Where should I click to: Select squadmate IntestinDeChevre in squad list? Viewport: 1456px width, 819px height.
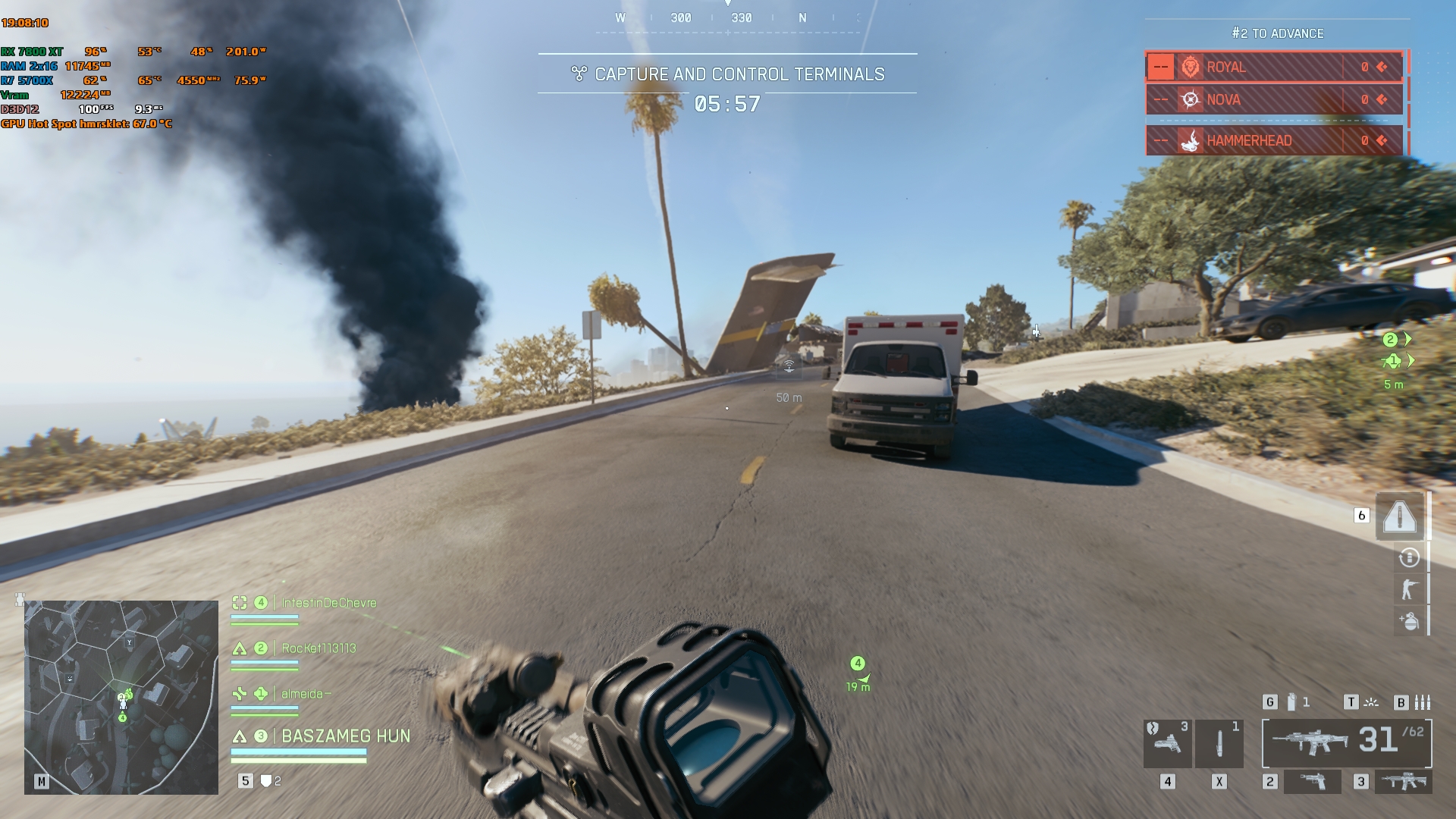[328, 603]
